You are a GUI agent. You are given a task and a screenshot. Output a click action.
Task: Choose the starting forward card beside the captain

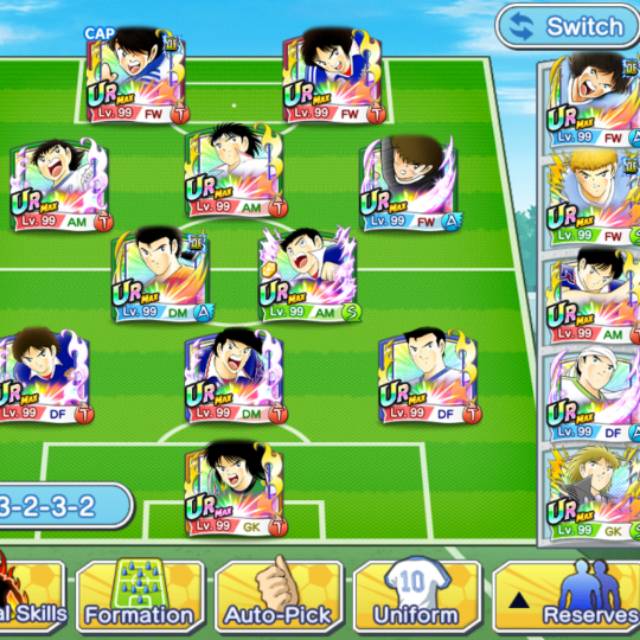[x=333, y=76]
